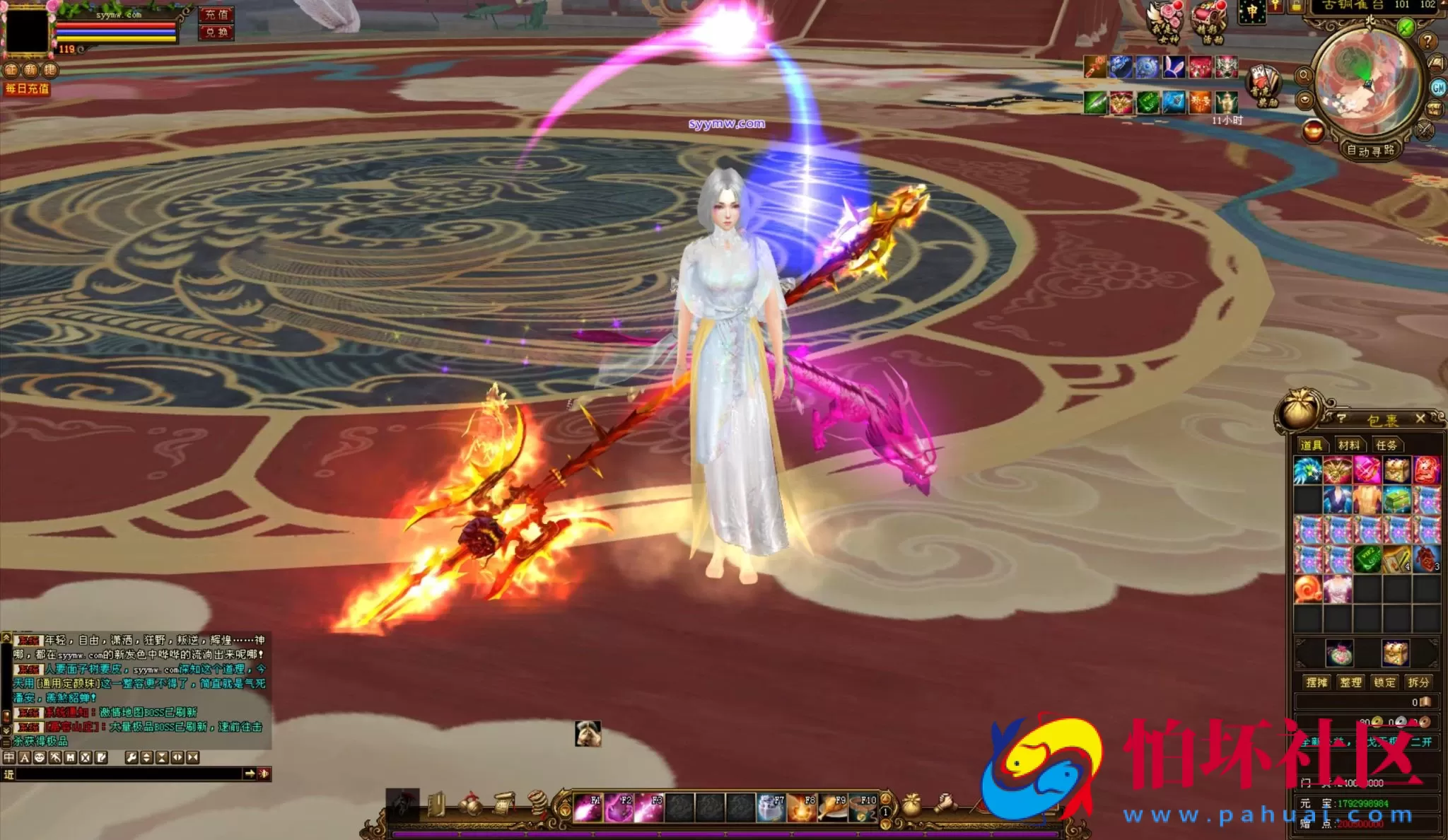This screenshot has height=840, width=1448.
Task: Click the 兑换 exchange button
Action: tap(216, 33)
